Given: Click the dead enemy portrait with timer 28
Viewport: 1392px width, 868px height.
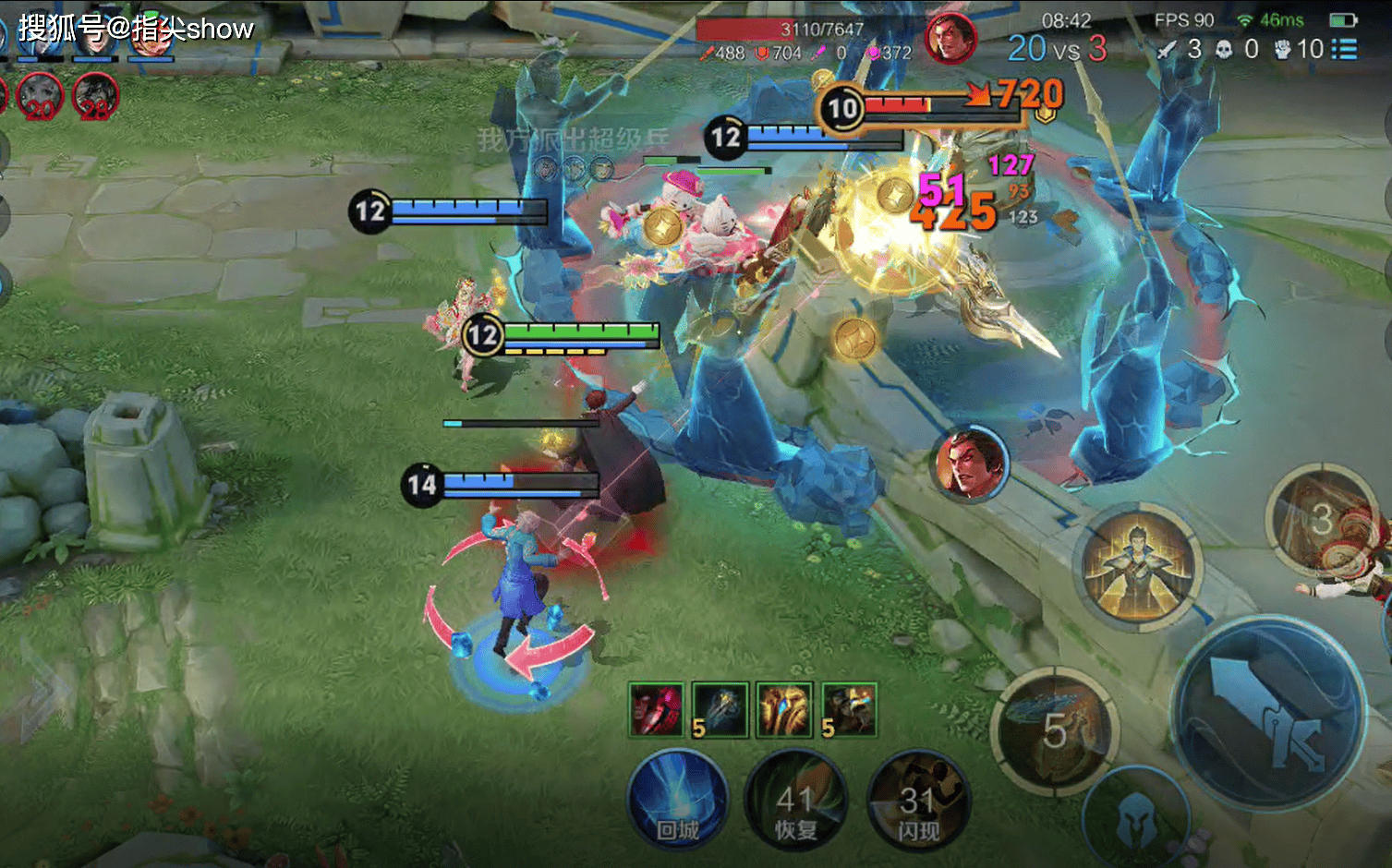Looking at the screenshot, I should coord(95,95).
